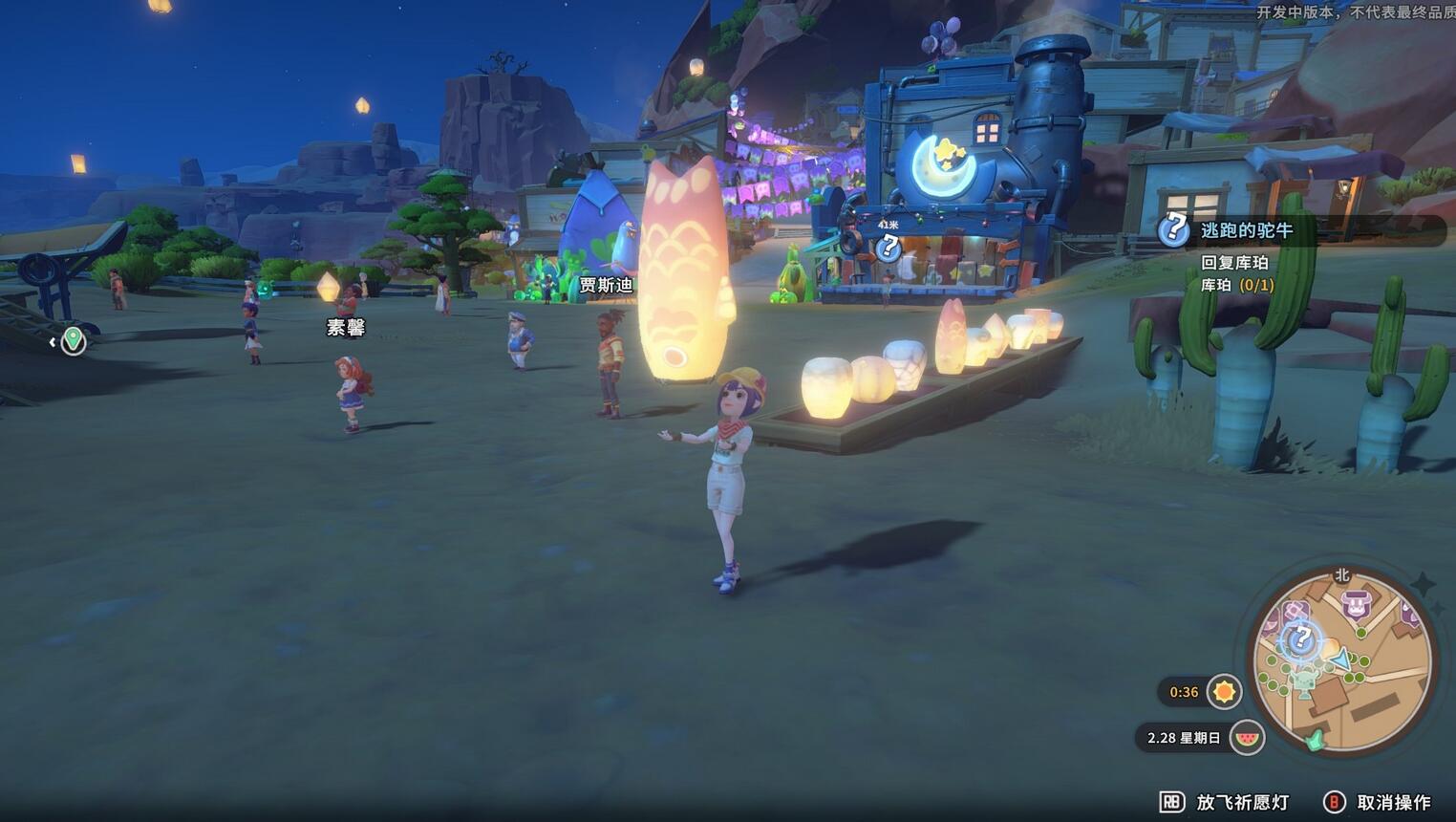Click the green cactus marker on minimap edge

[x=1316, y=739]
